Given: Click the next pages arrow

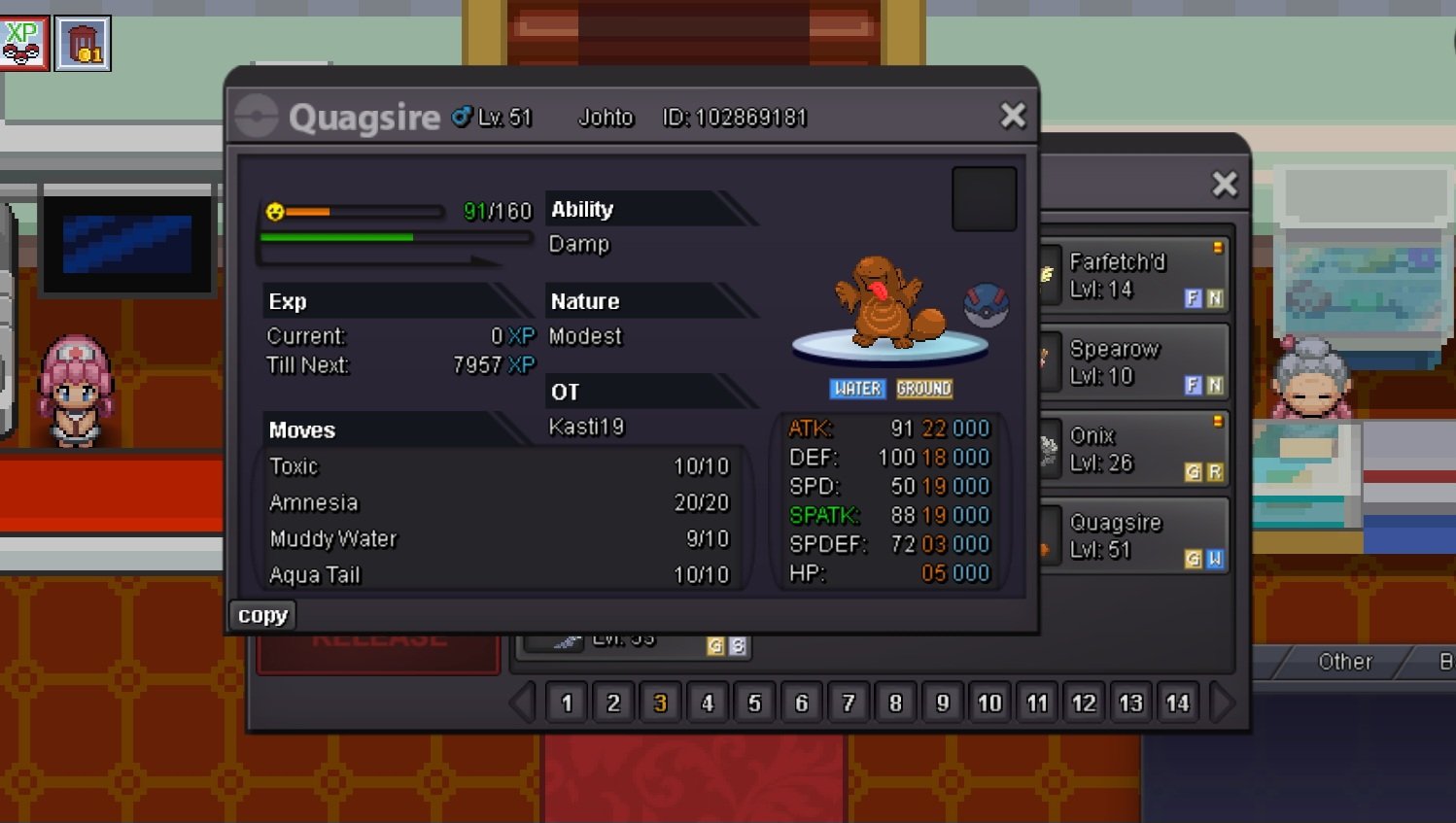Looking at the screenshot, I should pyautogui.click(x=1223, y=703).
